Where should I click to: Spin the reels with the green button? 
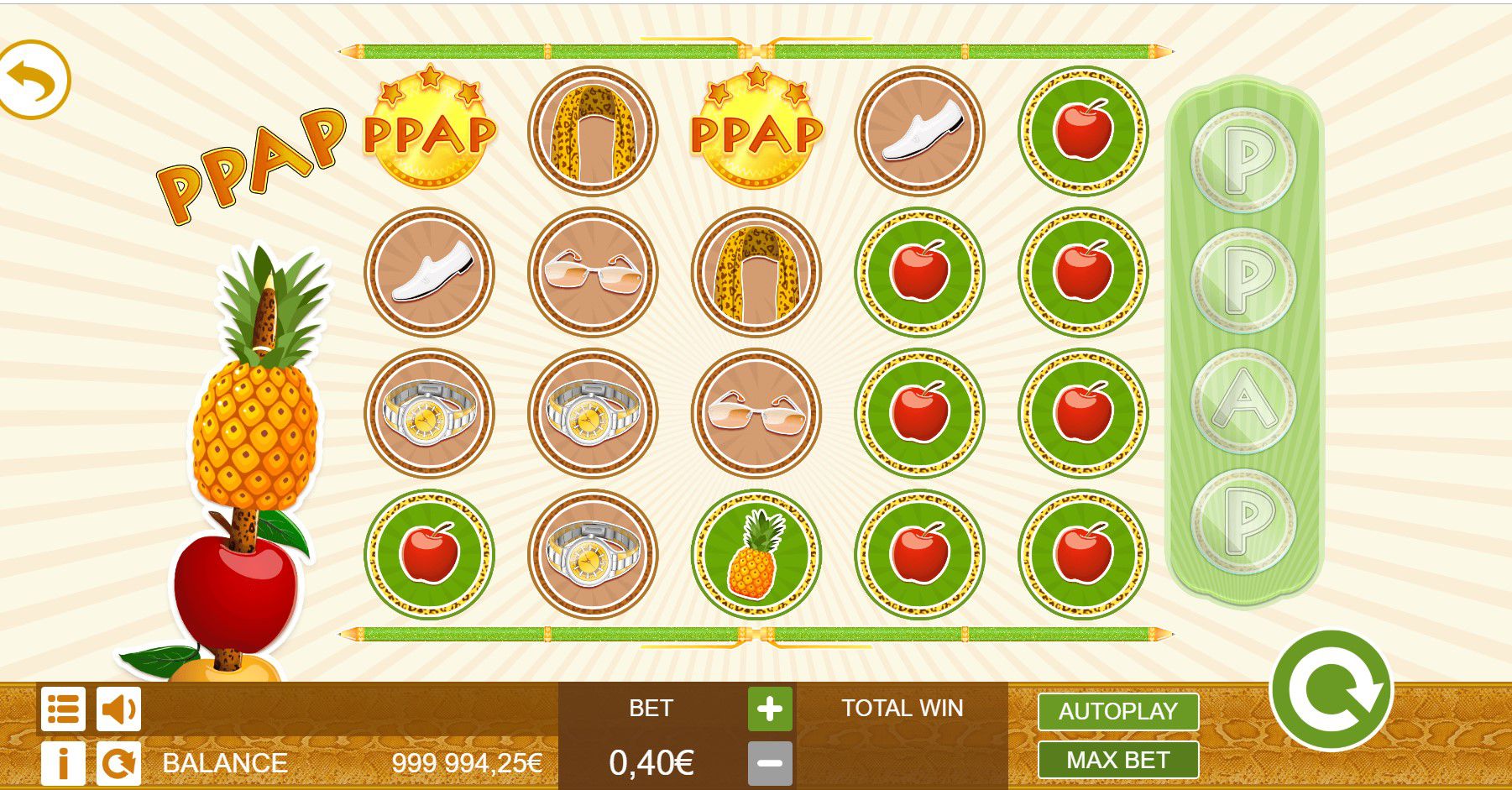(x=1332, y=691)
